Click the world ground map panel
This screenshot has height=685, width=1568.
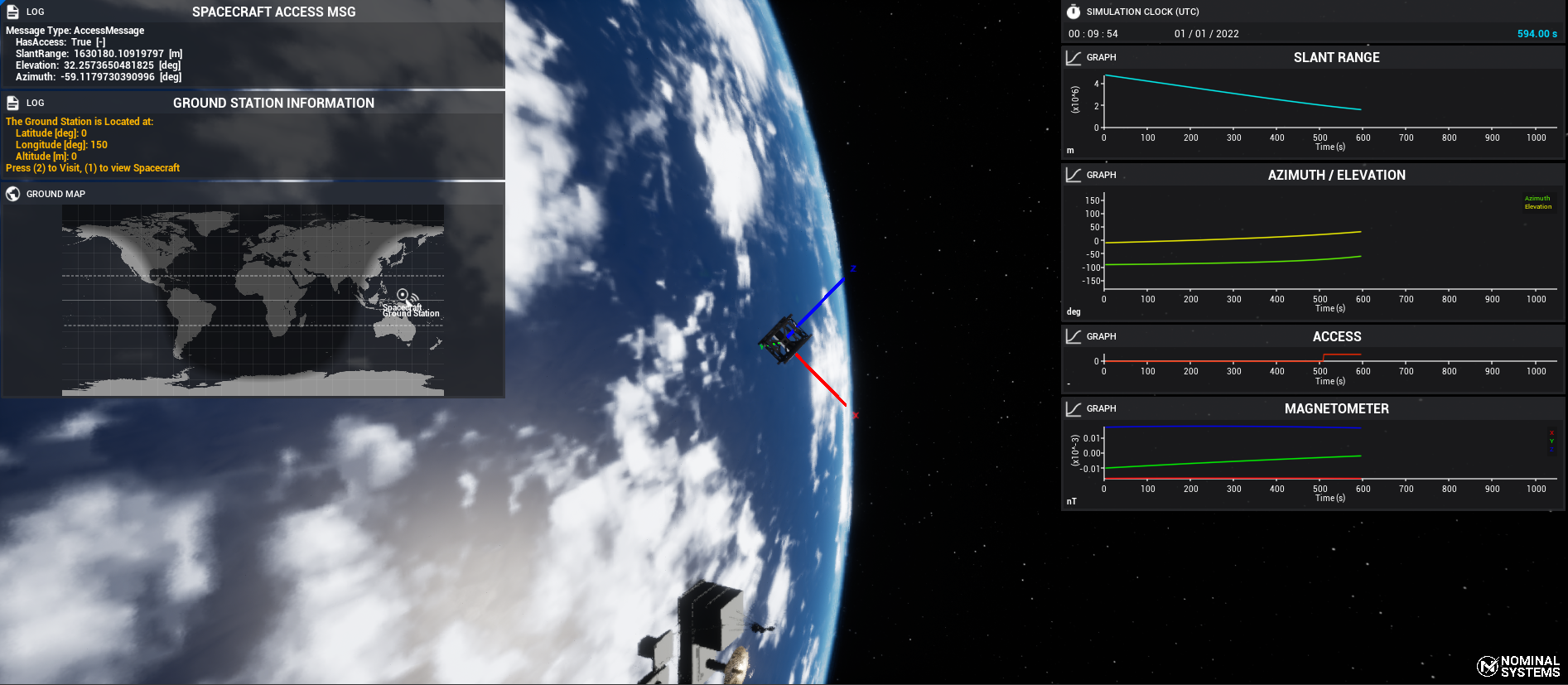point(253,300)
